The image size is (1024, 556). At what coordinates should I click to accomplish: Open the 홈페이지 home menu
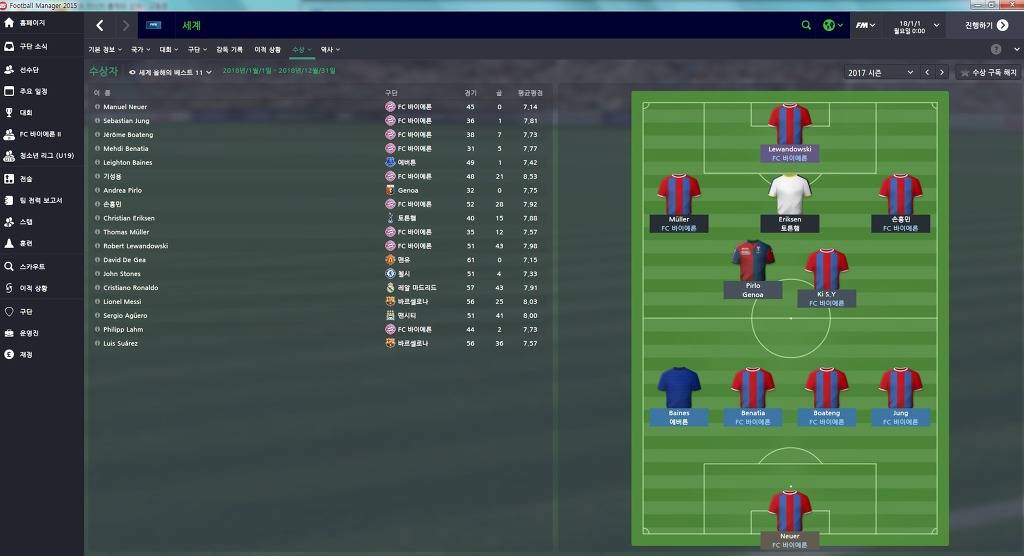click(38, 22)
